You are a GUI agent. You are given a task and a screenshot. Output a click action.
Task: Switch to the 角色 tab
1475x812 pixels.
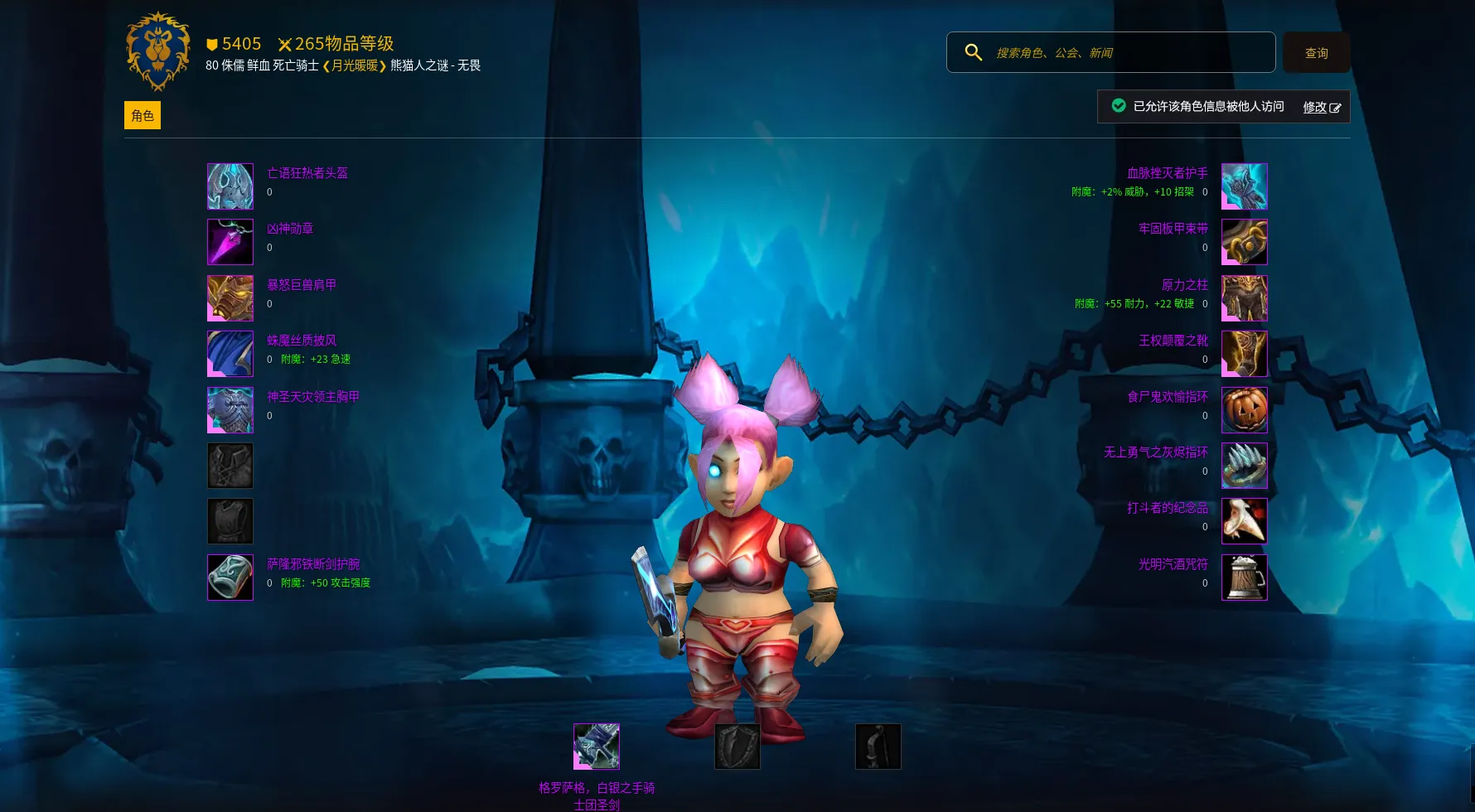pos(143,115)
